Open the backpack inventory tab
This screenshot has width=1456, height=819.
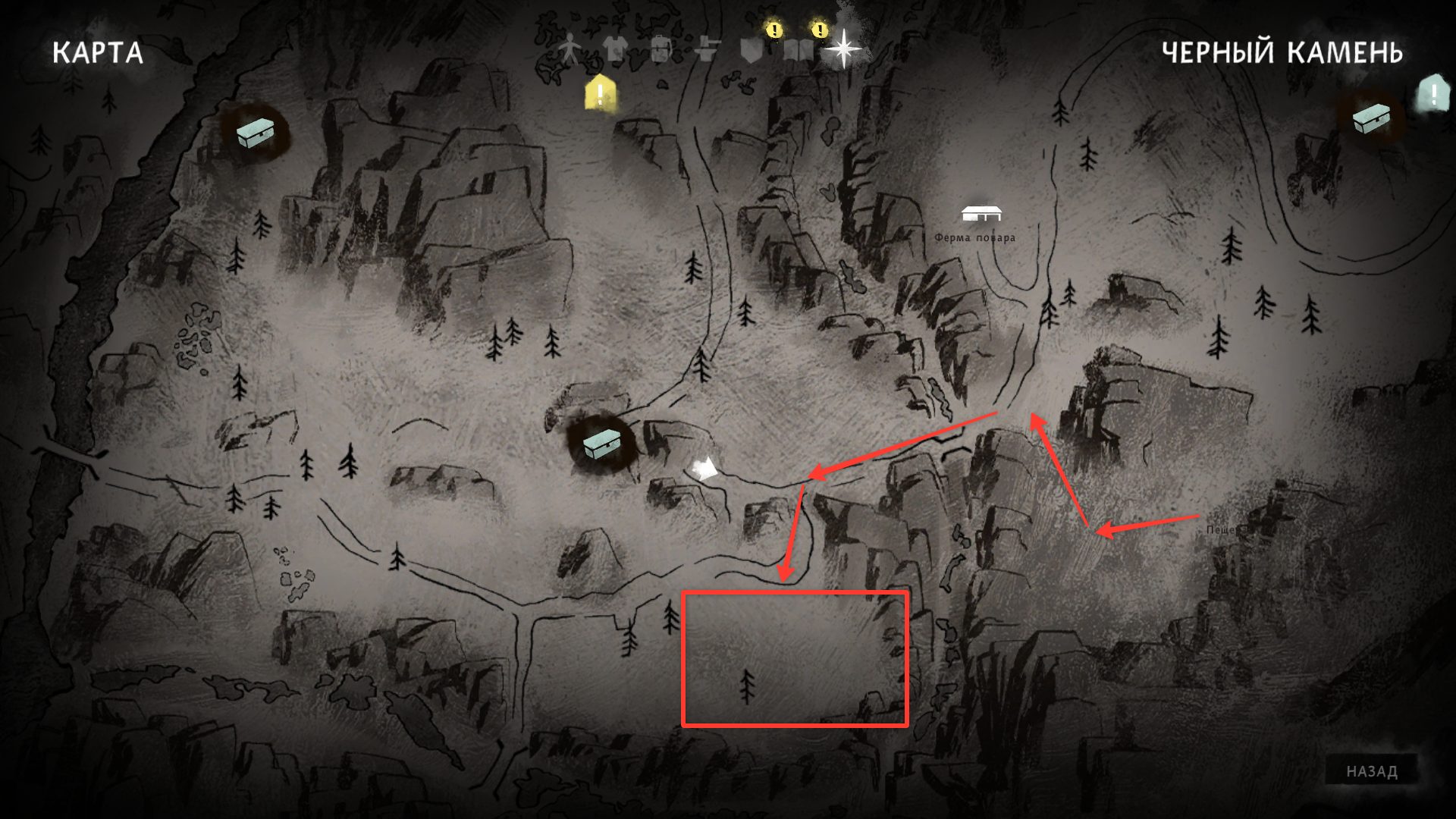pyautogui.click(x=661, y=50)
